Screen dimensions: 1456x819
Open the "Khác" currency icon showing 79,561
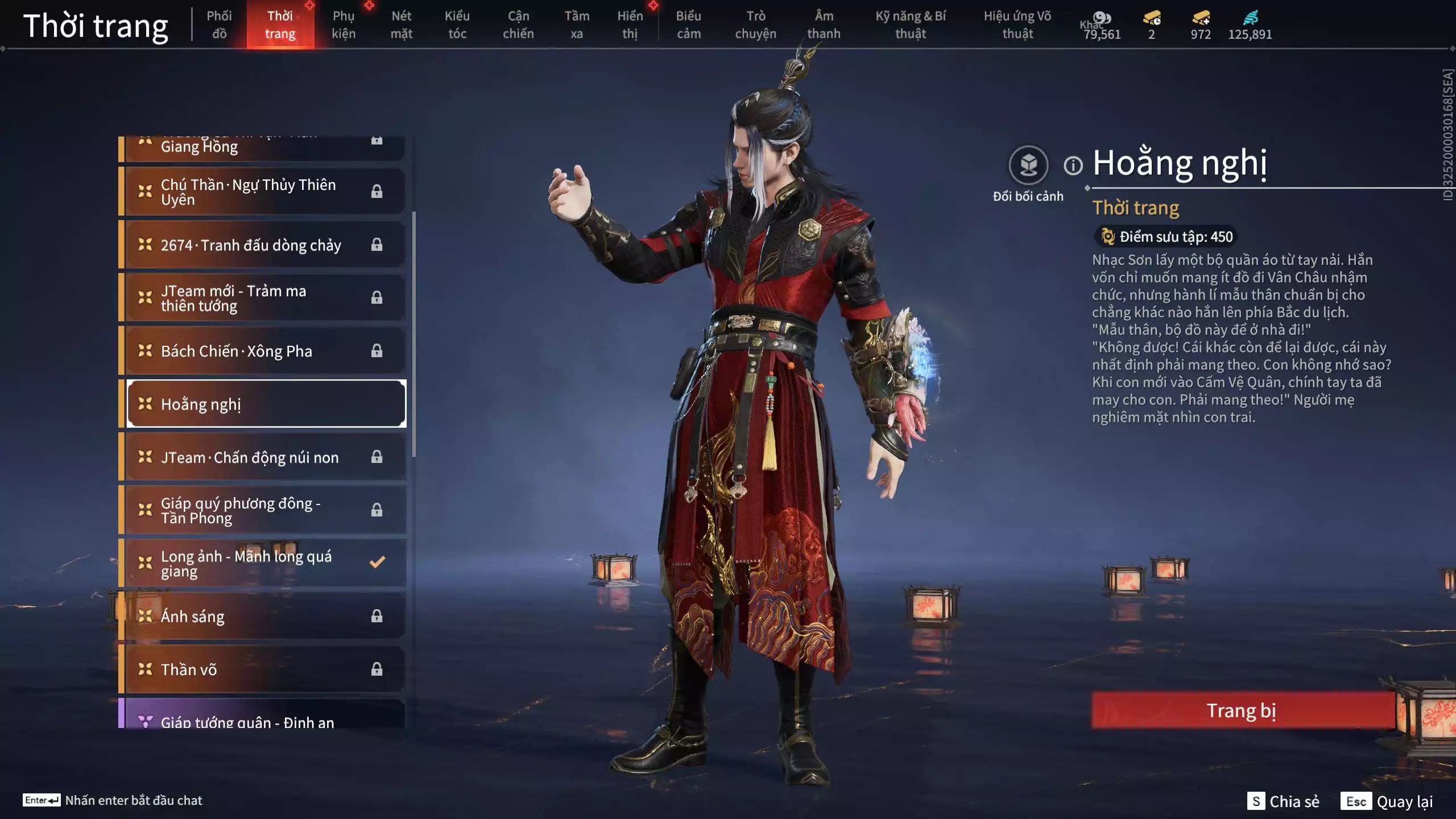pos(1103,19)
